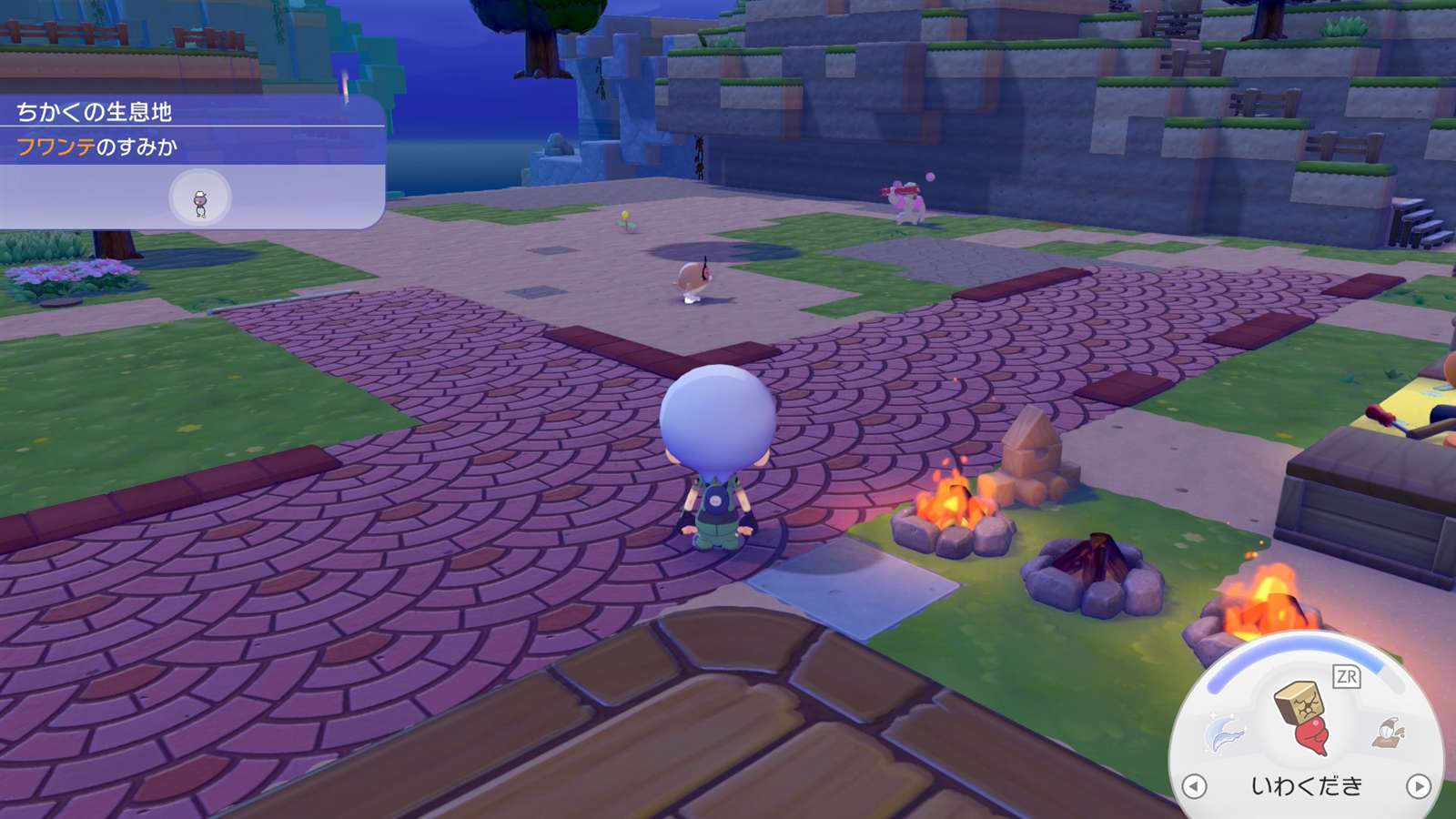Click the right arrow on the ability wheel

tap(1418, 786)
